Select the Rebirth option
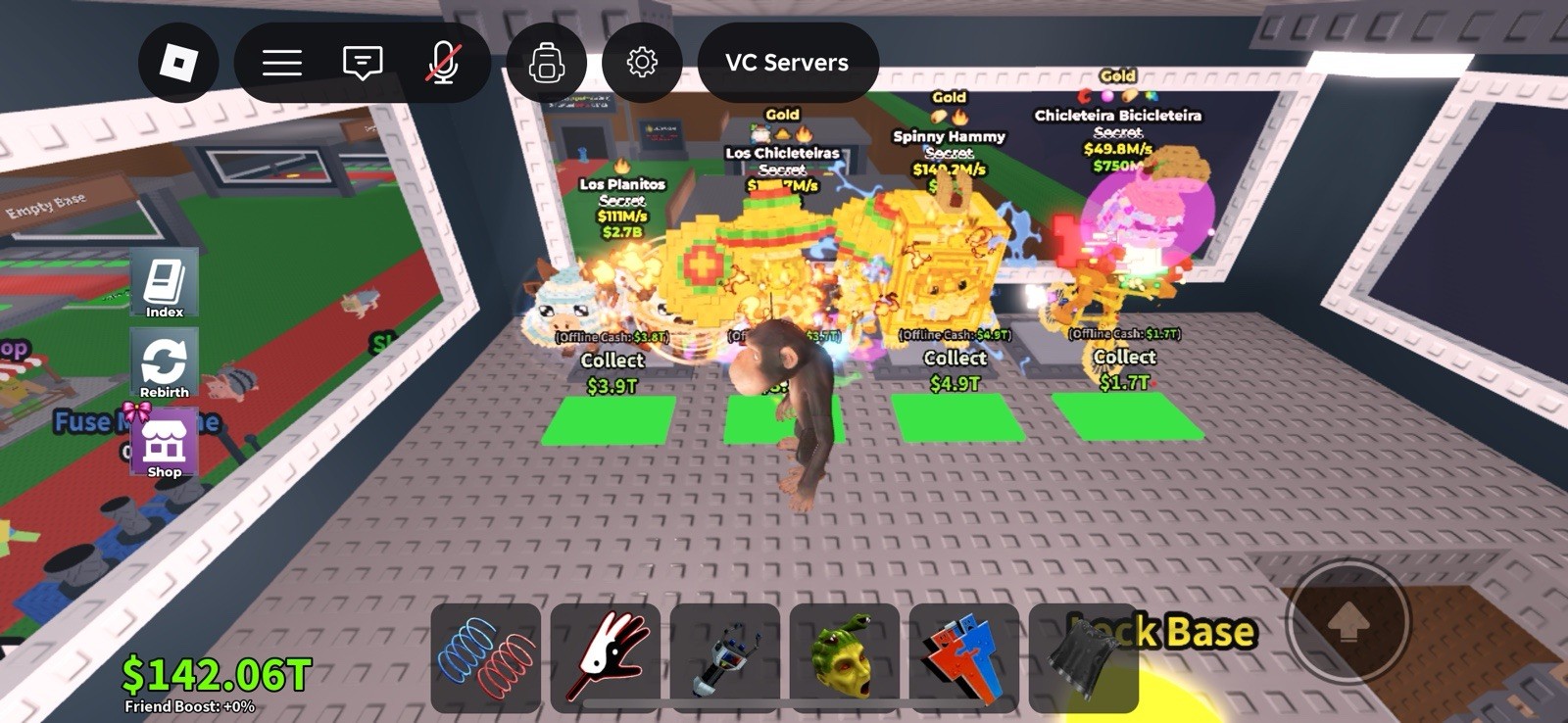 point(165,363)
